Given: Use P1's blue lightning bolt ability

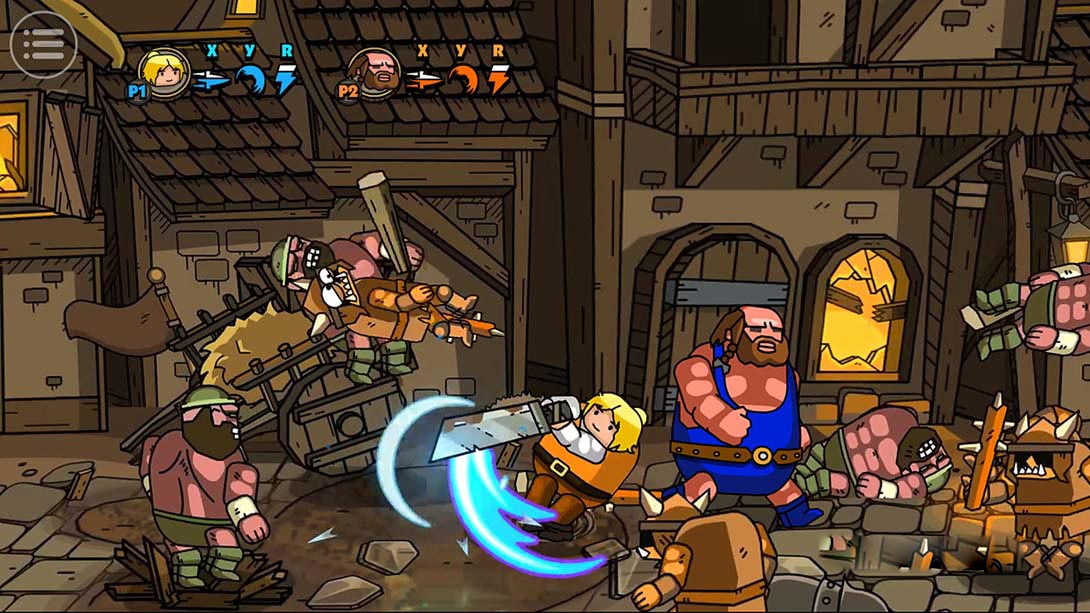Looking at the screenshot, I should tap(287, 79).
